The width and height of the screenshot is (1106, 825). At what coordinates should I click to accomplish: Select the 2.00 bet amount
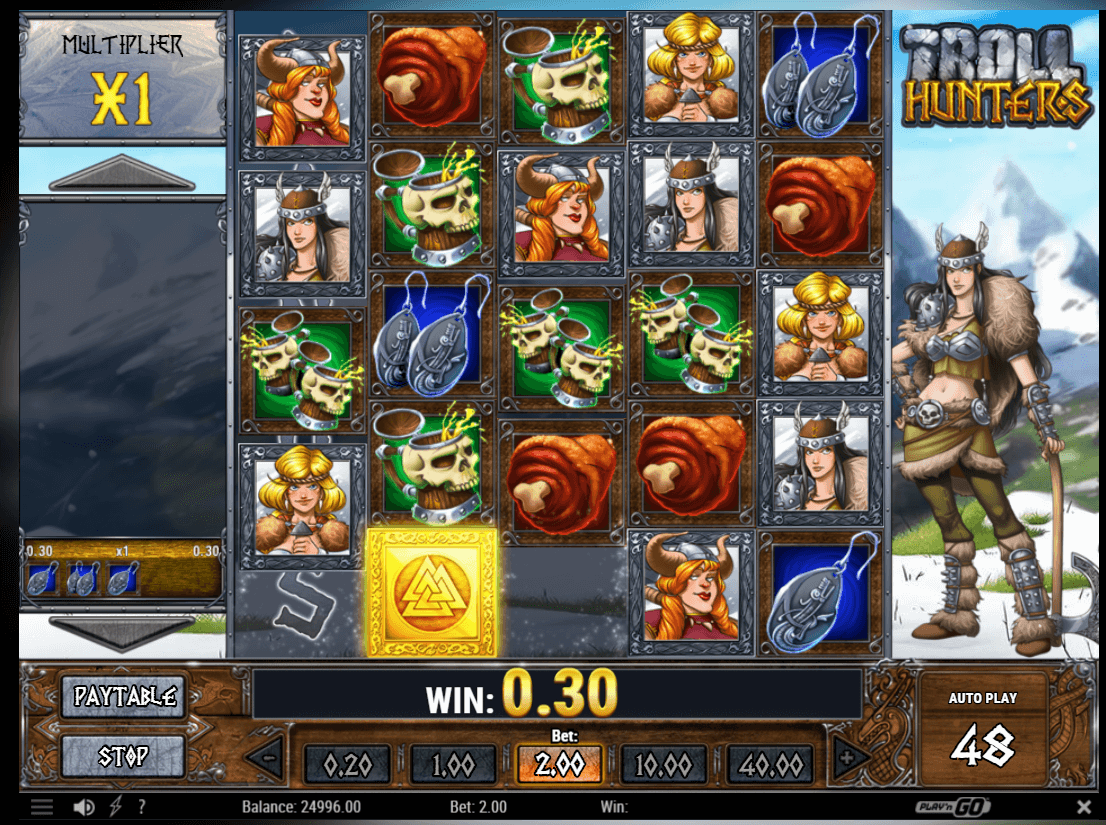point(558,765)
